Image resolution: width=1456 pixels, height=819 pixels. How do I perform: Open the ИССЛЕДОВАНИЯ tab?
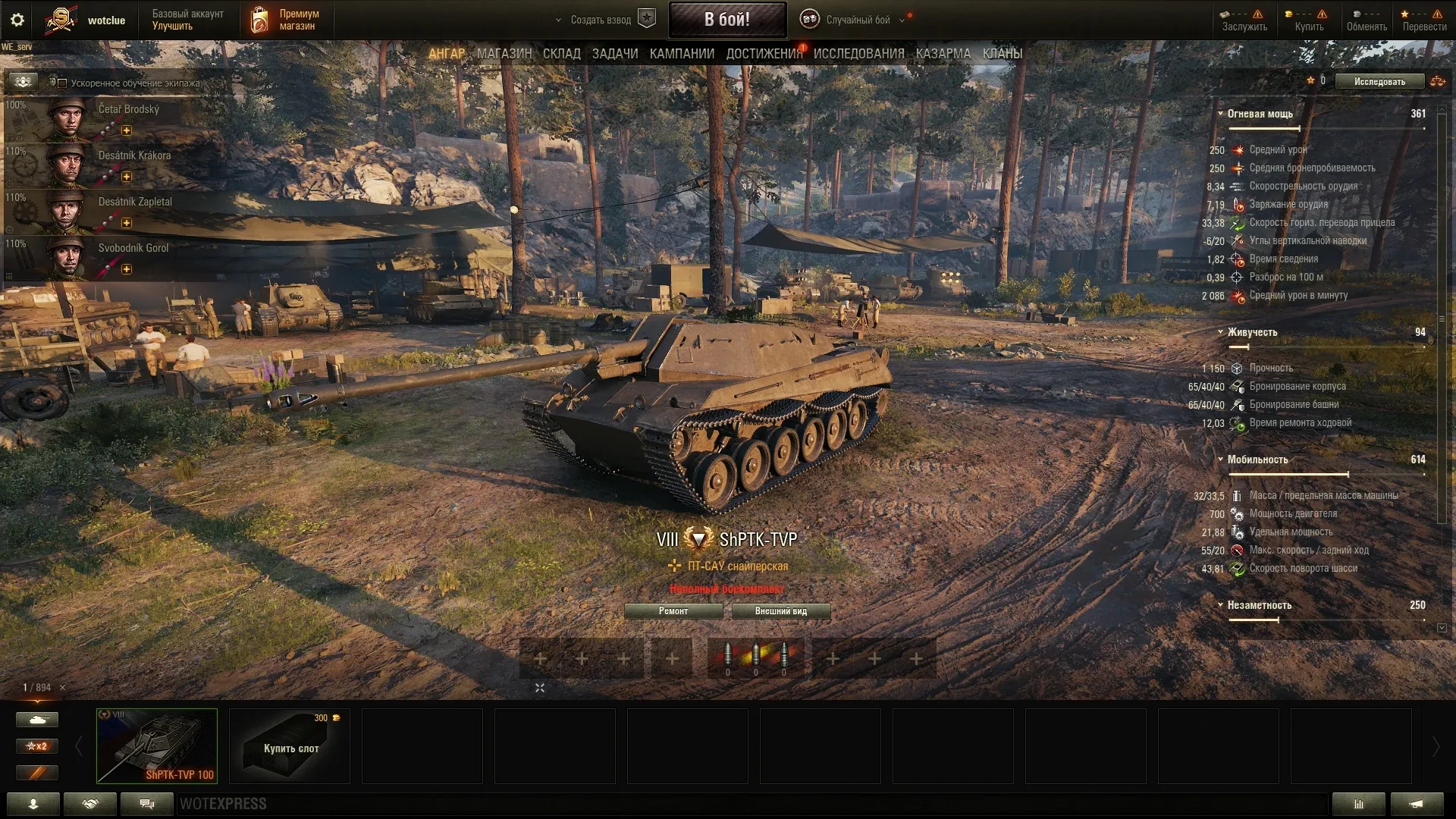pos(858,54)
